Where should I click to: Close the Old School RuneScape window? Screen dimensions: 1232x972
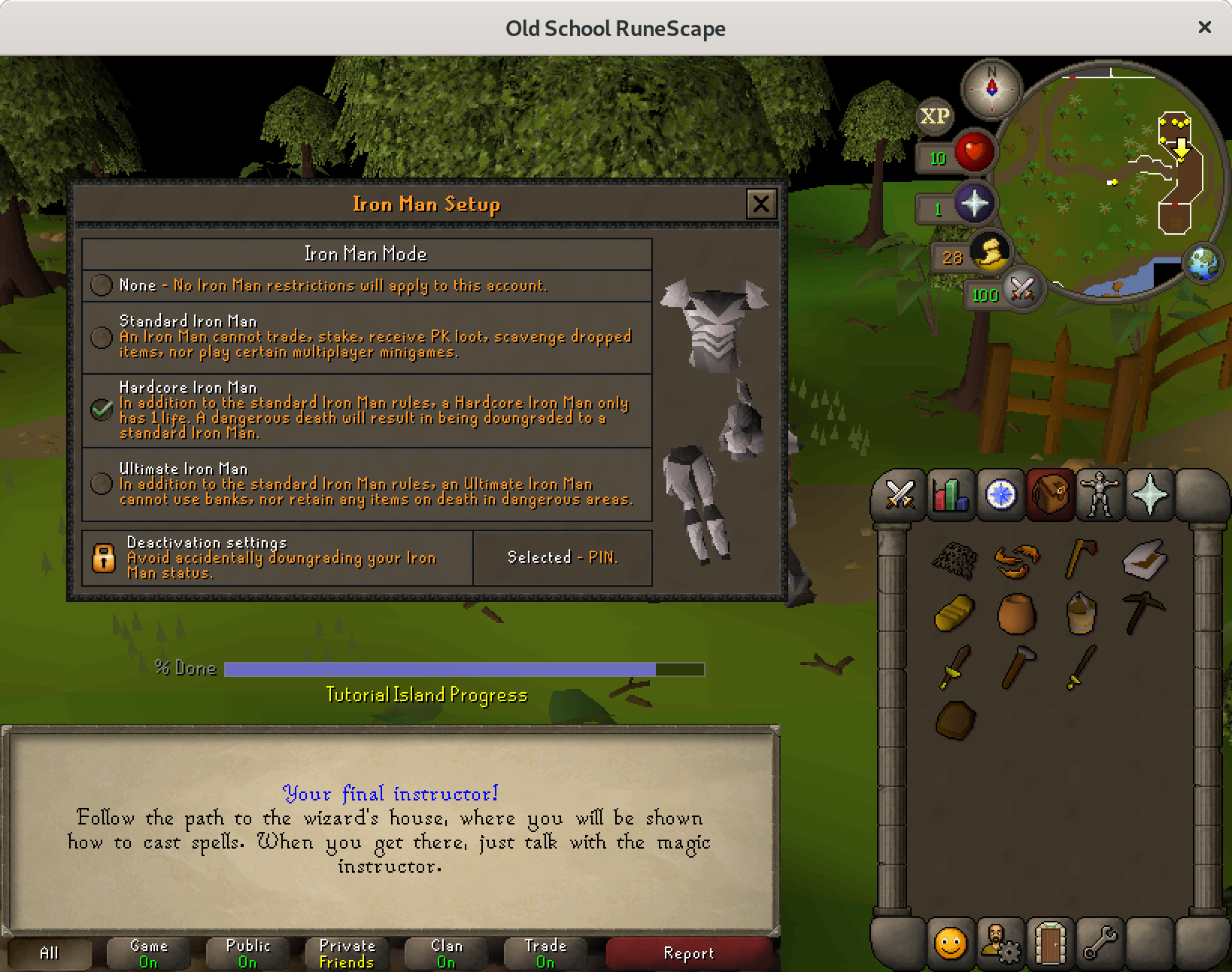(1204, 27)
